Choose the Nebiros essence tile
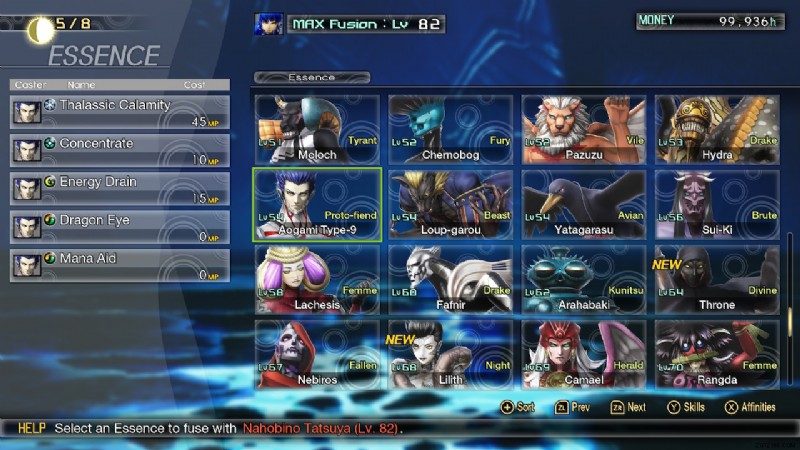800x450 pixels. (316, 355)
